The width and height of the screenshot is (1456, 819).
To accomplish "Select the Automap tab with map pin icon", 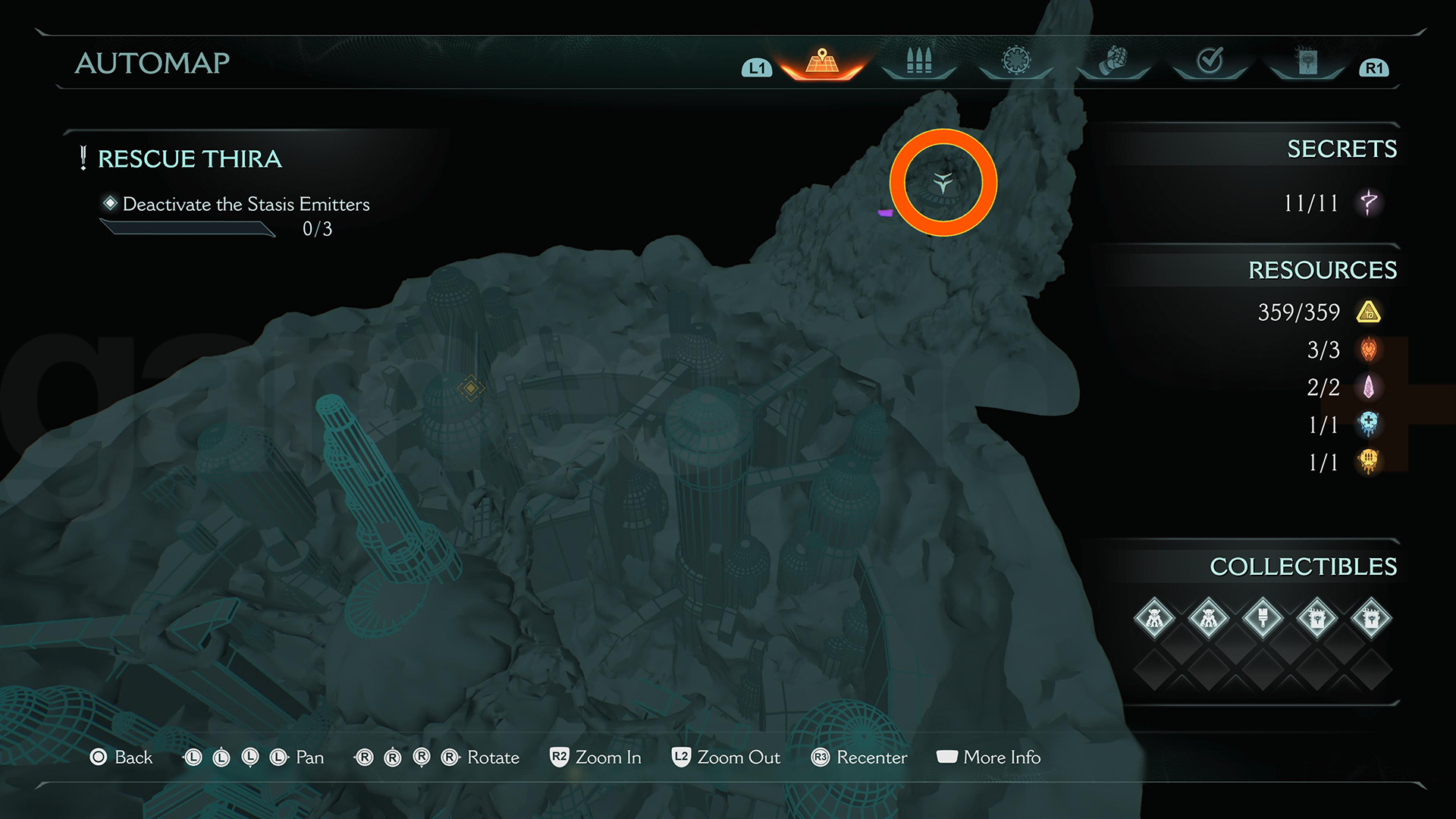I will (822, 61).
